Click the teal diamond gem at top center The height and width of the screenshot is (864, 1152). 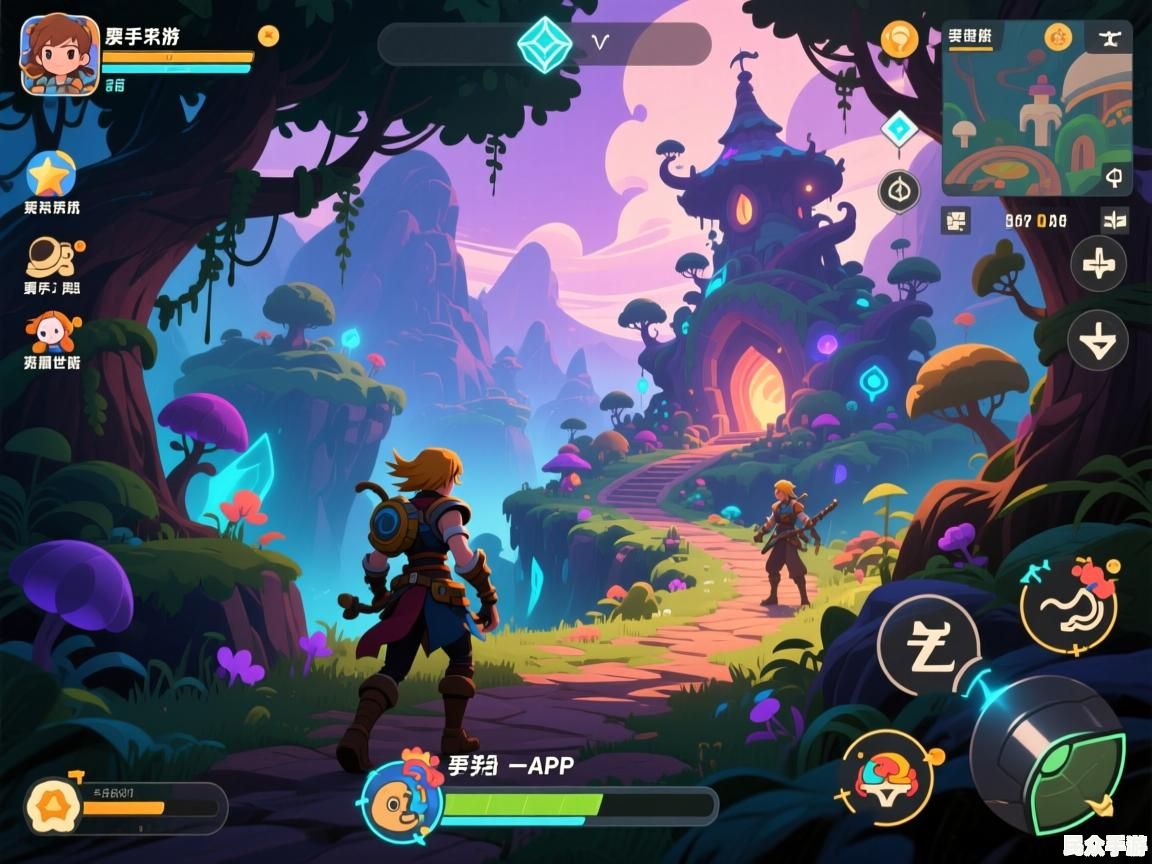coord(545,44)
